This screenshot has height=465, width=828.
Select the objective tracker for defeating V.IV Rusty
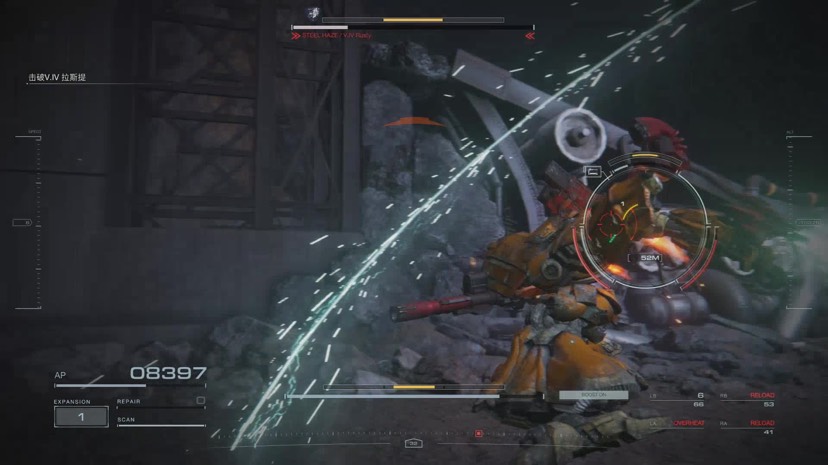pos(56,77)
